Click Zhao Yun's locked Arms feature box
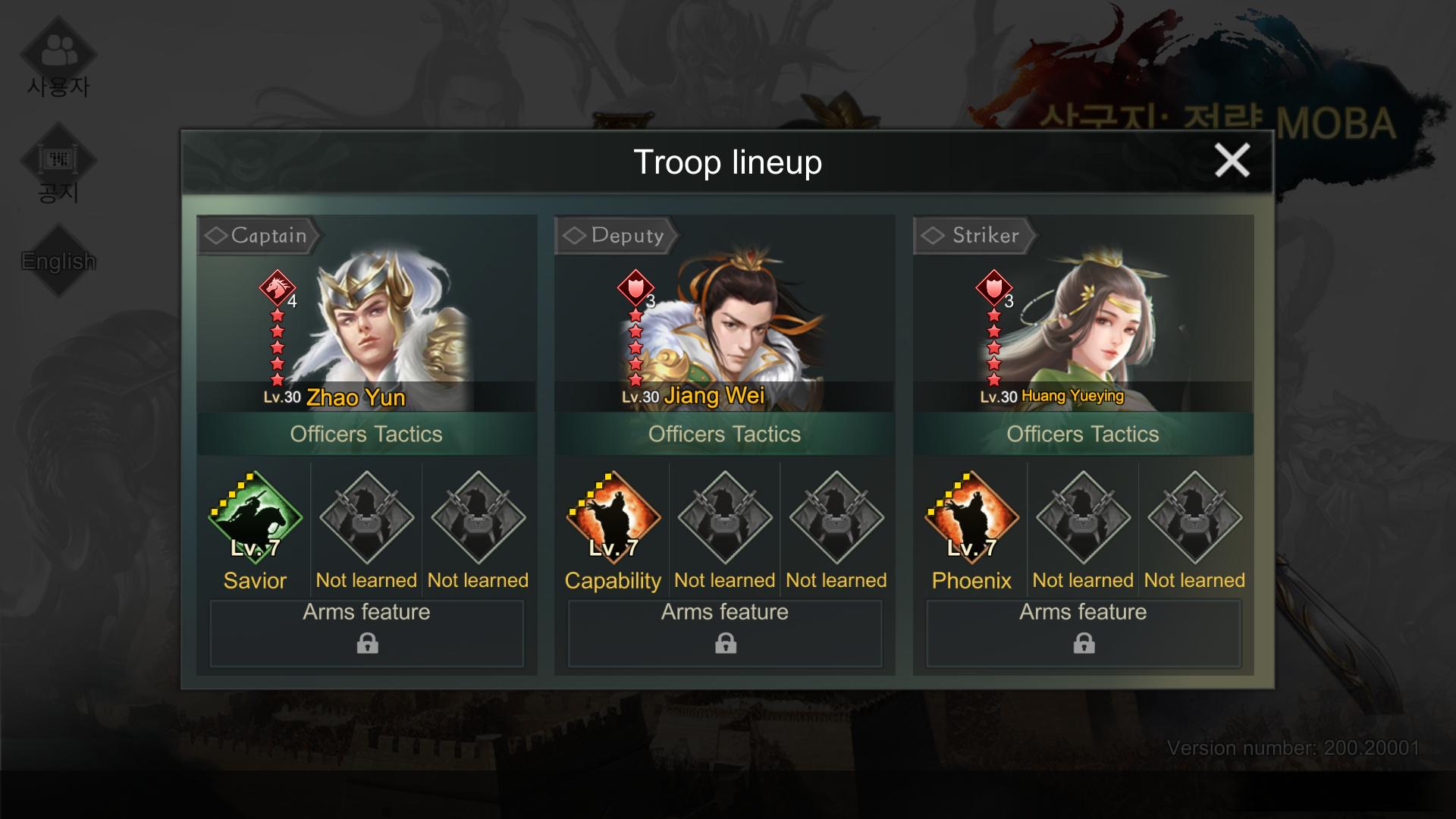The width and height of the screenshot is (1456, 819). (x=367, y=633)
